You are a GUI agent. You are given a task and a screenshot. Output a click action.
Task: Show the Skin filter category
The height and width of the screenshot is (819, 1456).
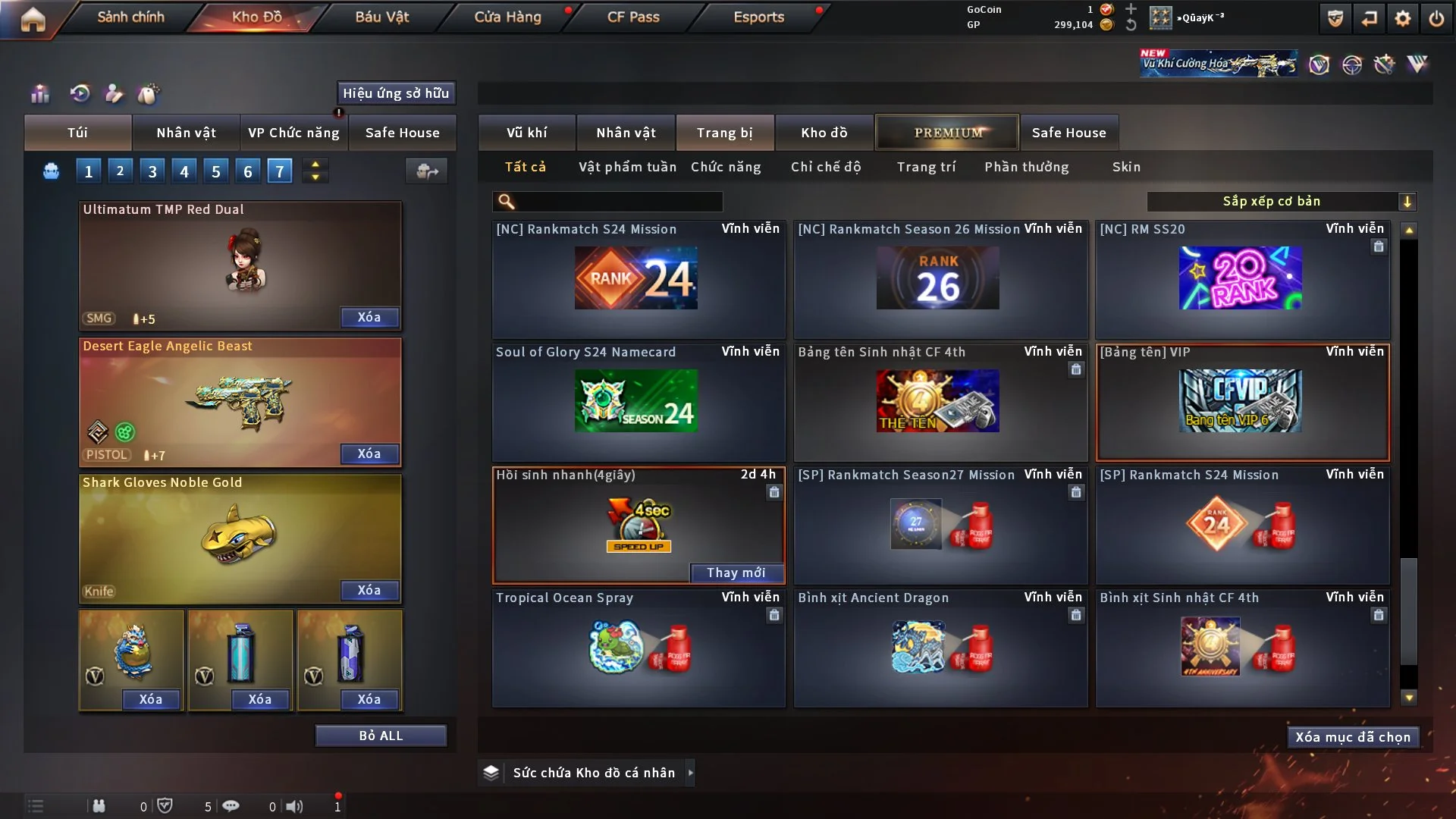(x=1126, y=167)
